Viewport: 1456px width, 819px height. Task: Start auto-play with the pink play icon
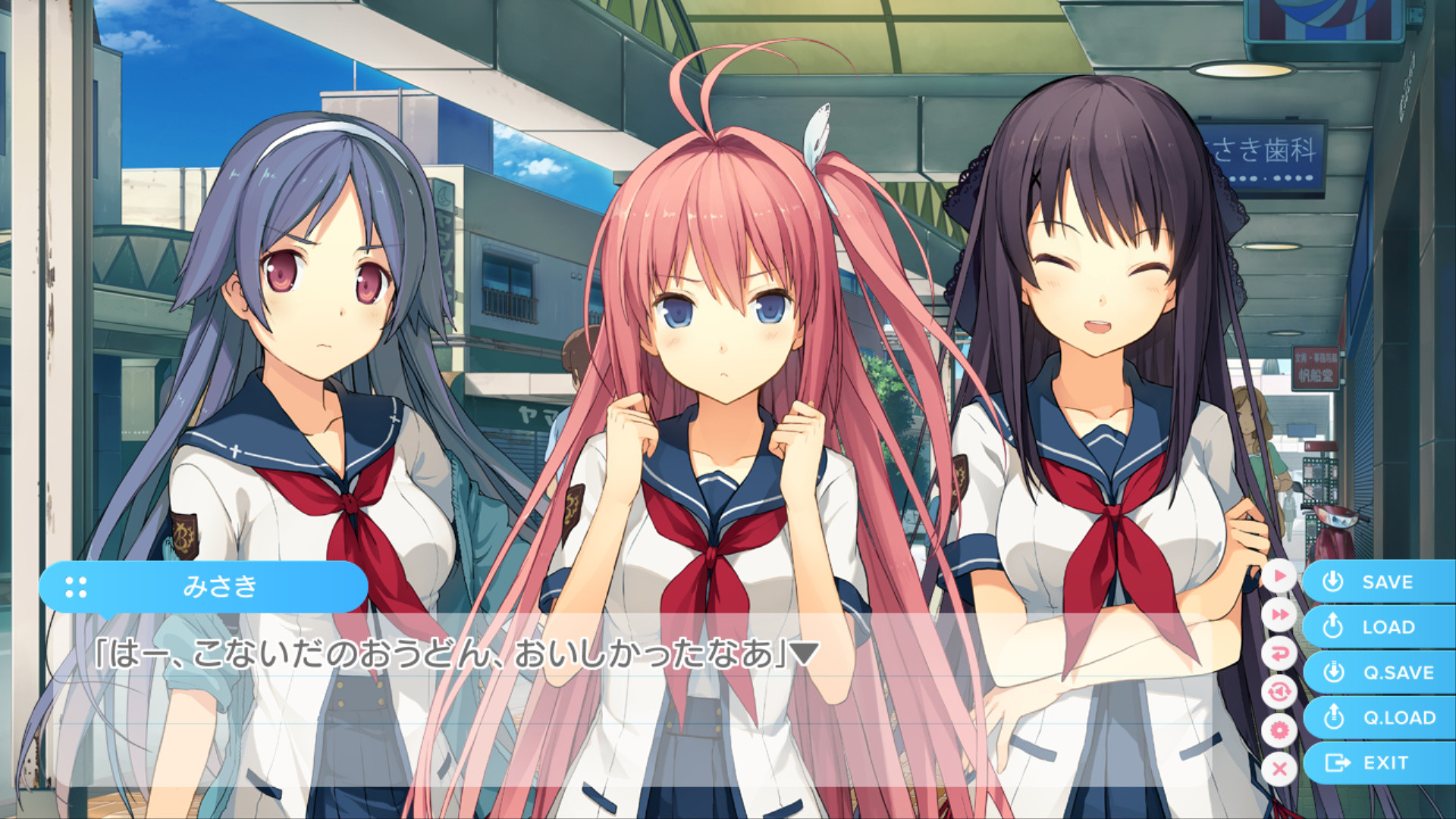pyautogui.click(x=1279, y=576)
